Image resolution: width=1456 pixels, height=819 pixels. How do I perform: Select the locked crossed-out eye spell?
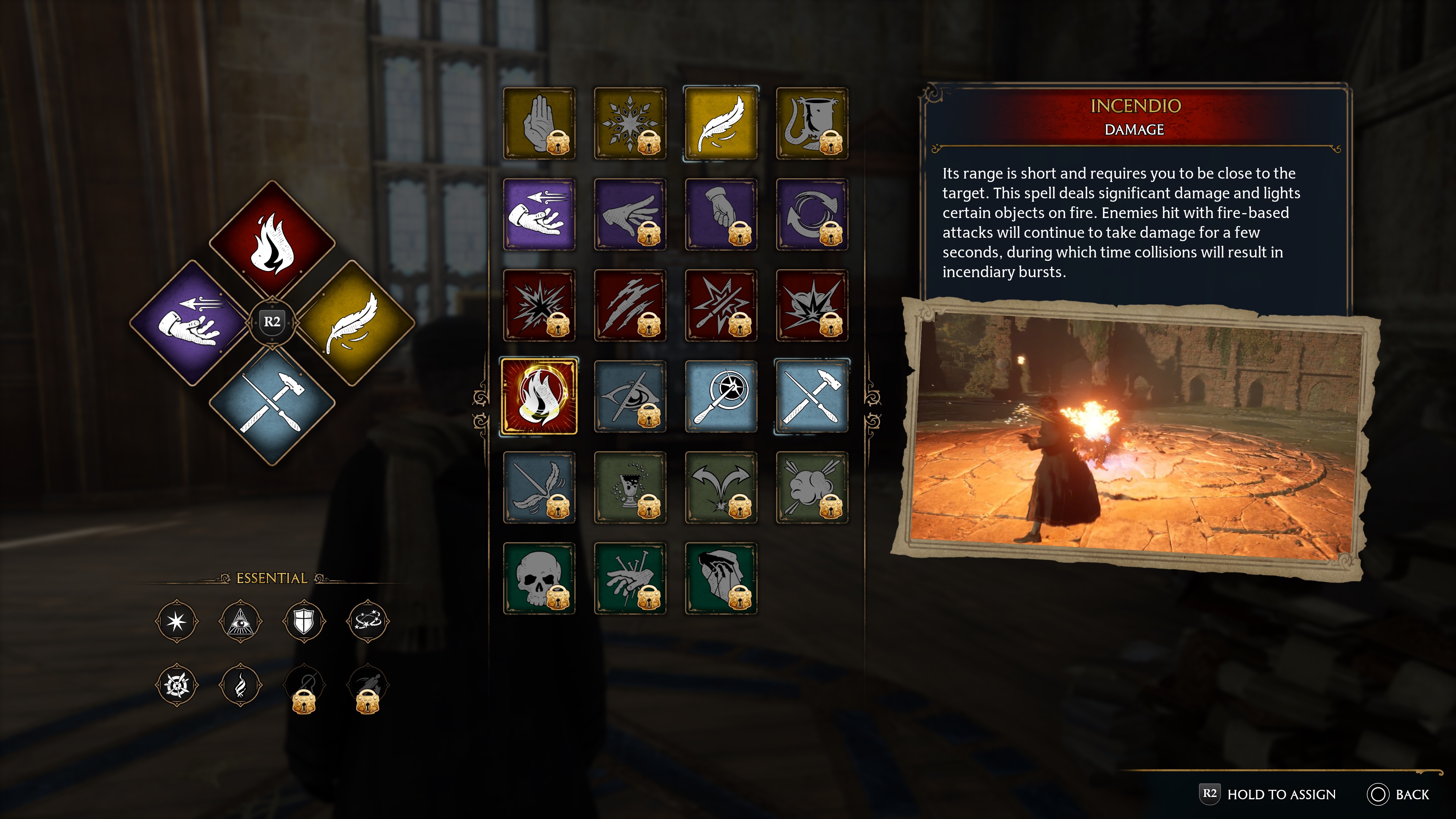630,396
